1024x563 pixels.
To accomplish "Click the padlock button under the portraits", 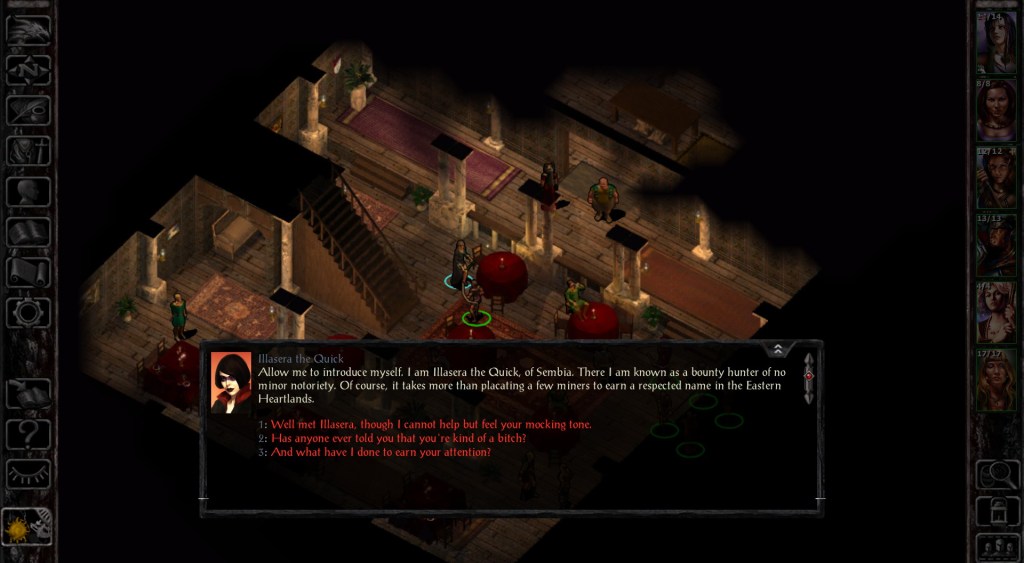I will click(997, 510).
